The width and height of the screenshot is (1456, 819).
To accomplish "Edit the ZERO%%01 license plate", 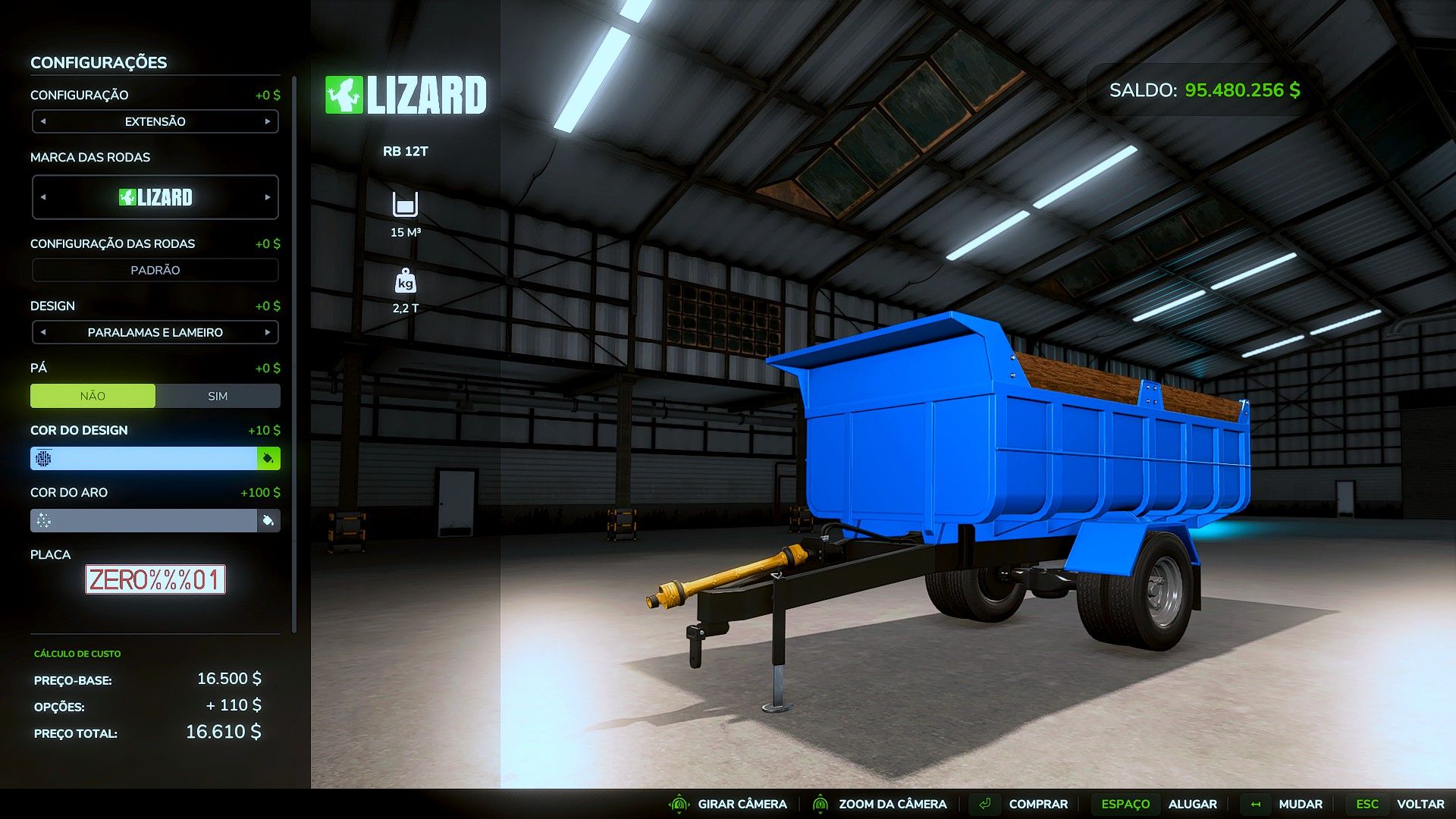I will (155, 580).
